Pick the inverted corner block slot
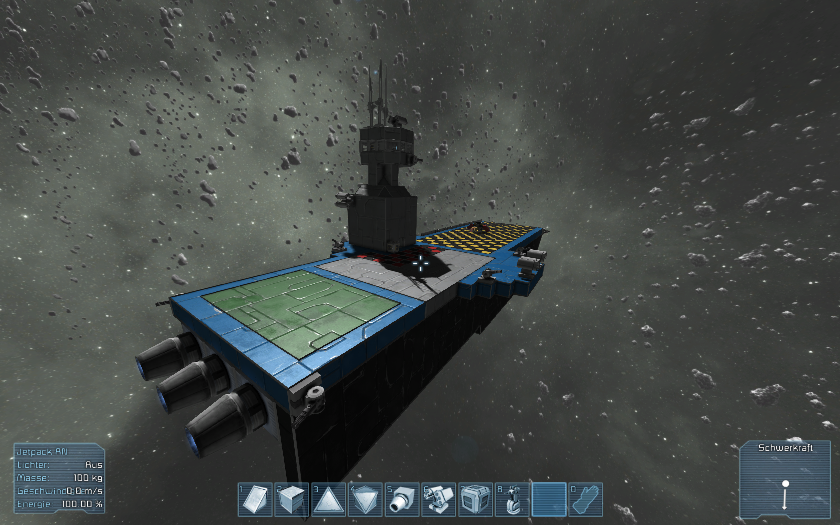Viewport: 840px width, 525px height. click(x=365, y=499)
